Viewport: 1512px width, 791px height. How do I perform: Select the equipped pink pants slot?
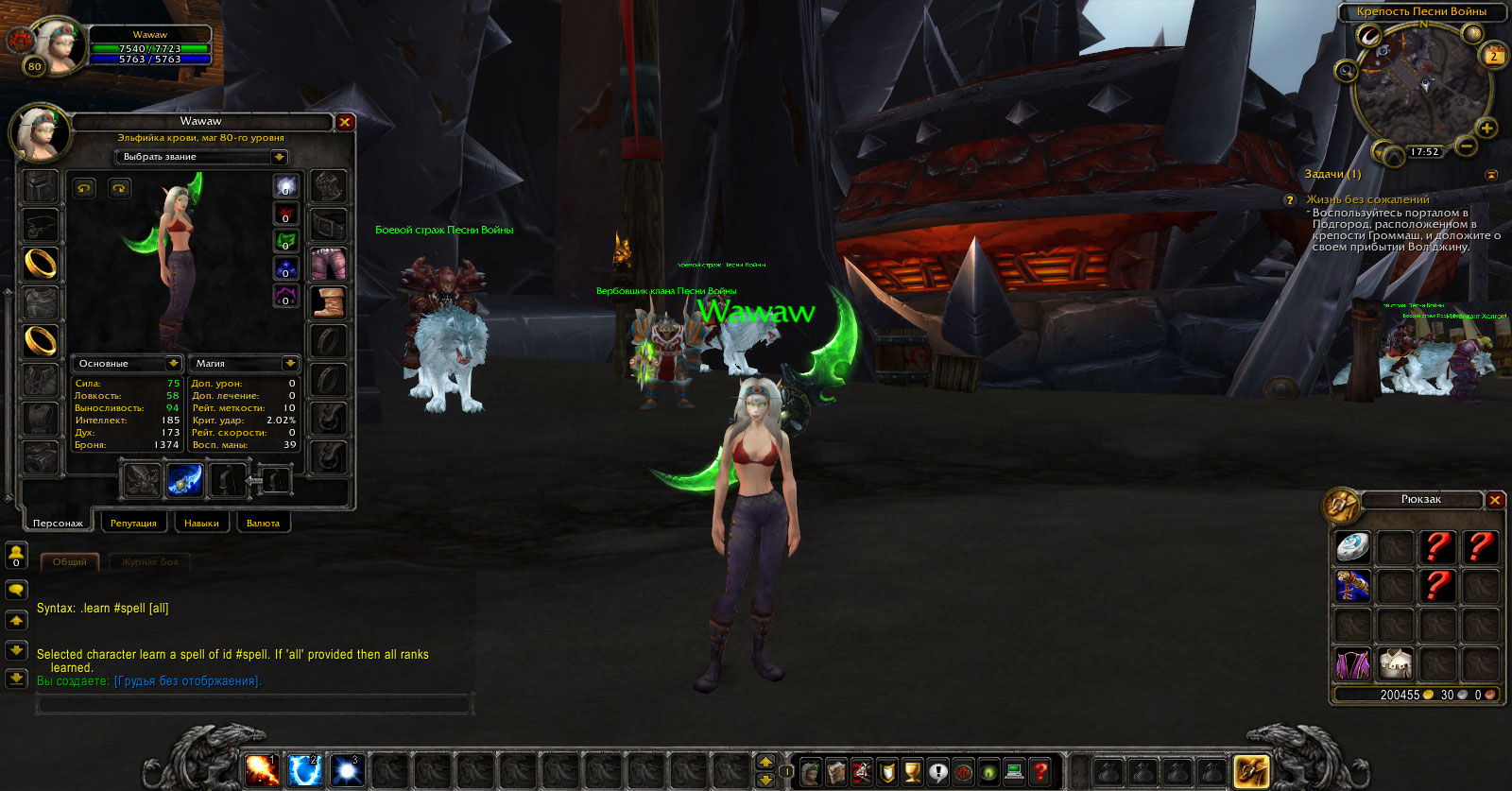coord(328,264)
